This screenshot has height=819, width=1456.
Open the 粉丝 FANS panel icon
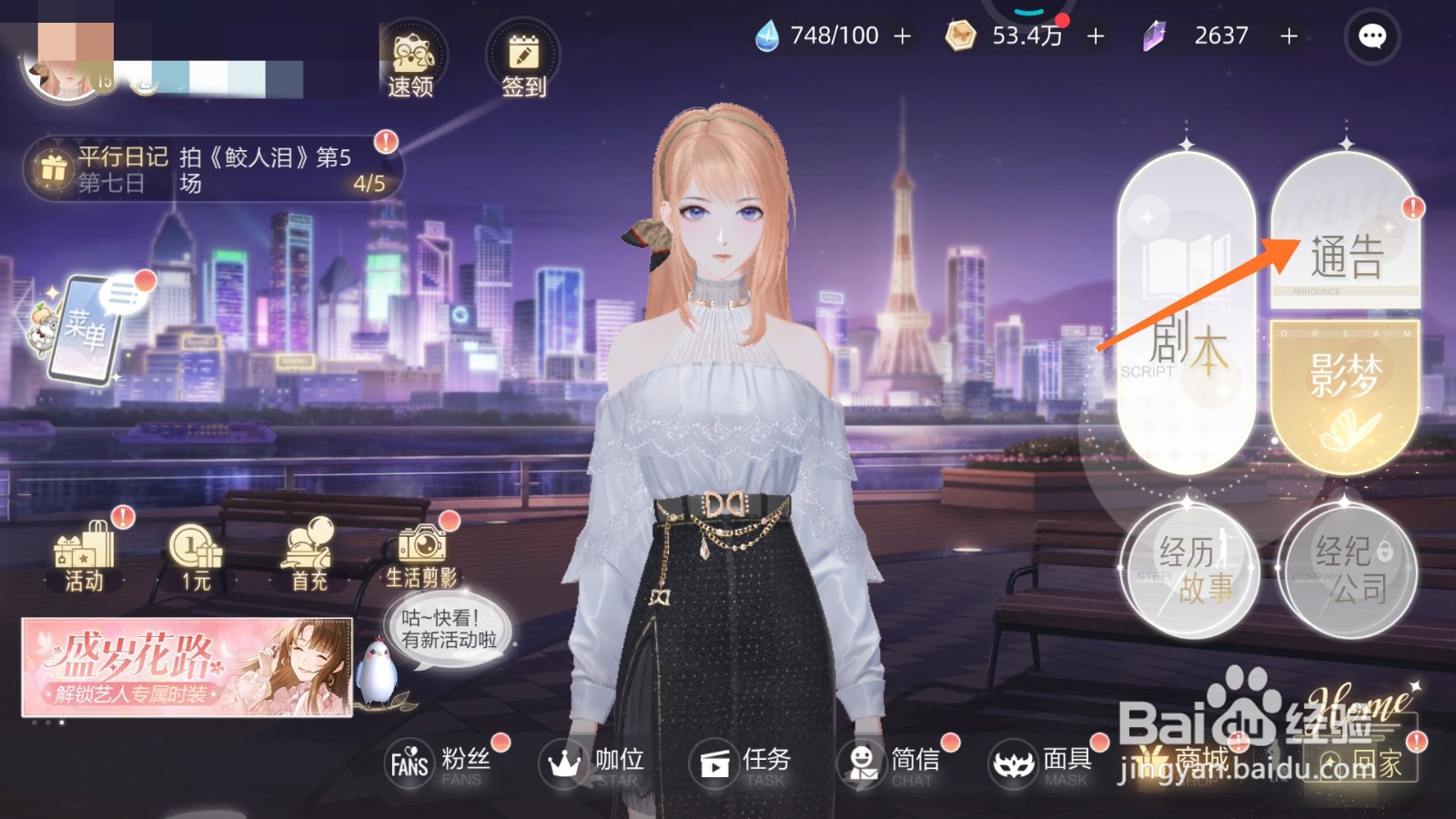[x=411, y=762]
